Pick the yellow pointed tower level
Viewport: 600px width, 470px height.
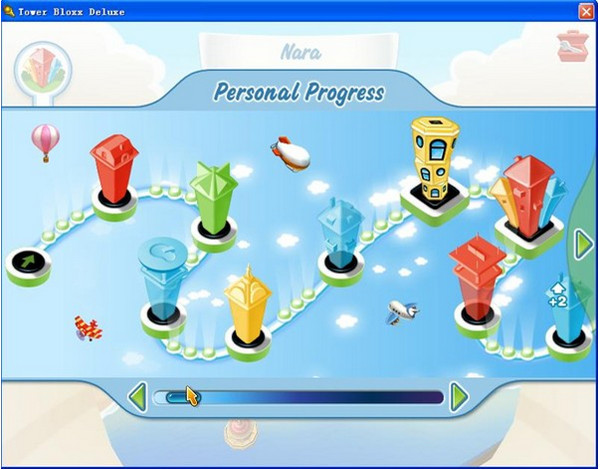coord(247,310)
